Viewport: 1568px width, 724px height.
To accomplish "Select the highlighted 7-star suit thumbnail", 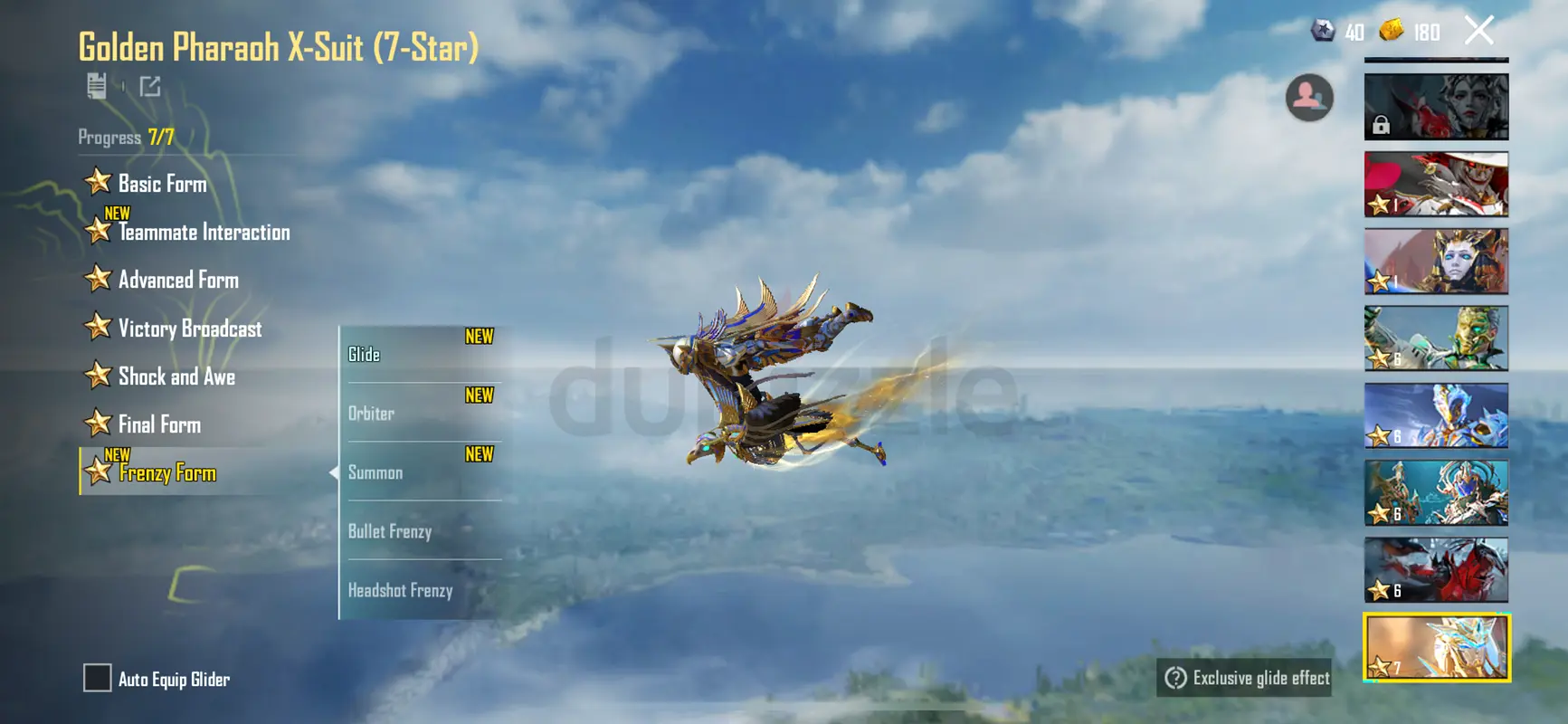I will (x=1436, y=647).
